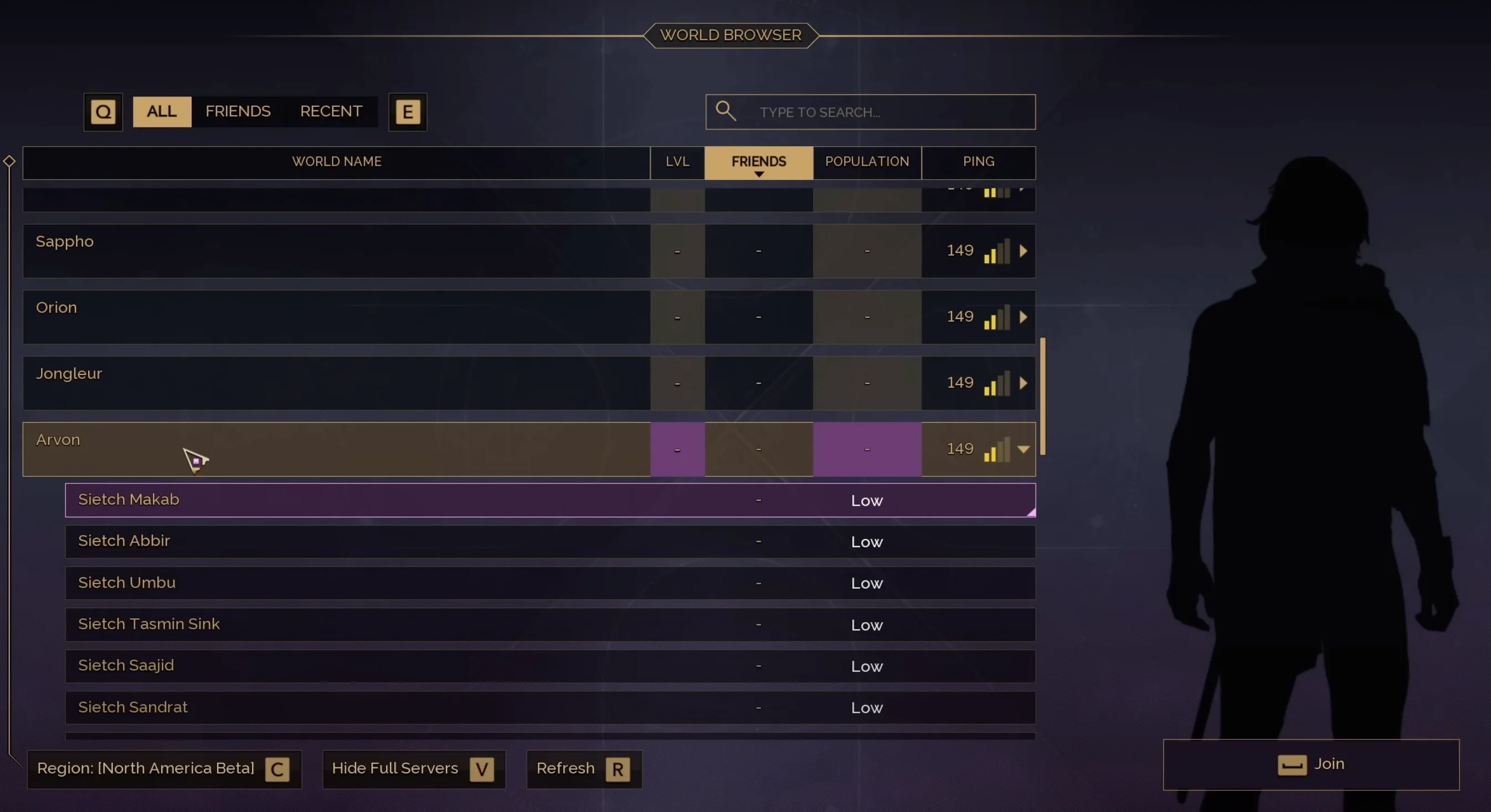Click the C key icon on the Region button
The width and height of the screenshot is (1491, 812).
pos(277,769)
